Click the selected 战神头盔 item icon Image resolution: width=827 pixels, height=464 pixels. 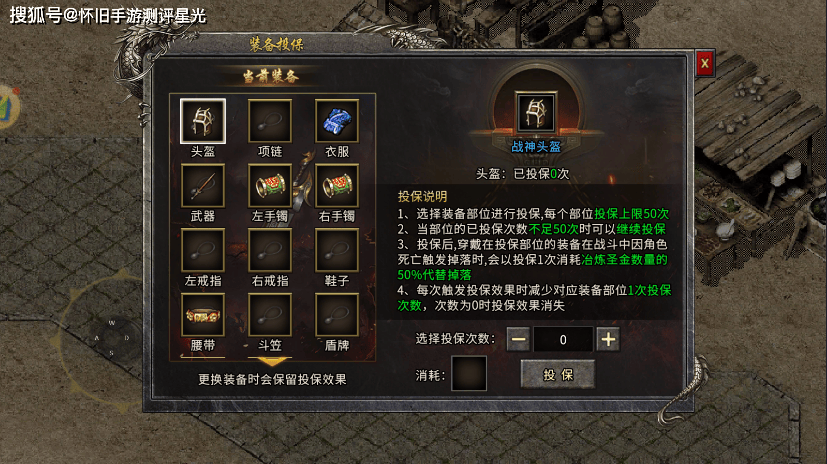pos(535,114)
